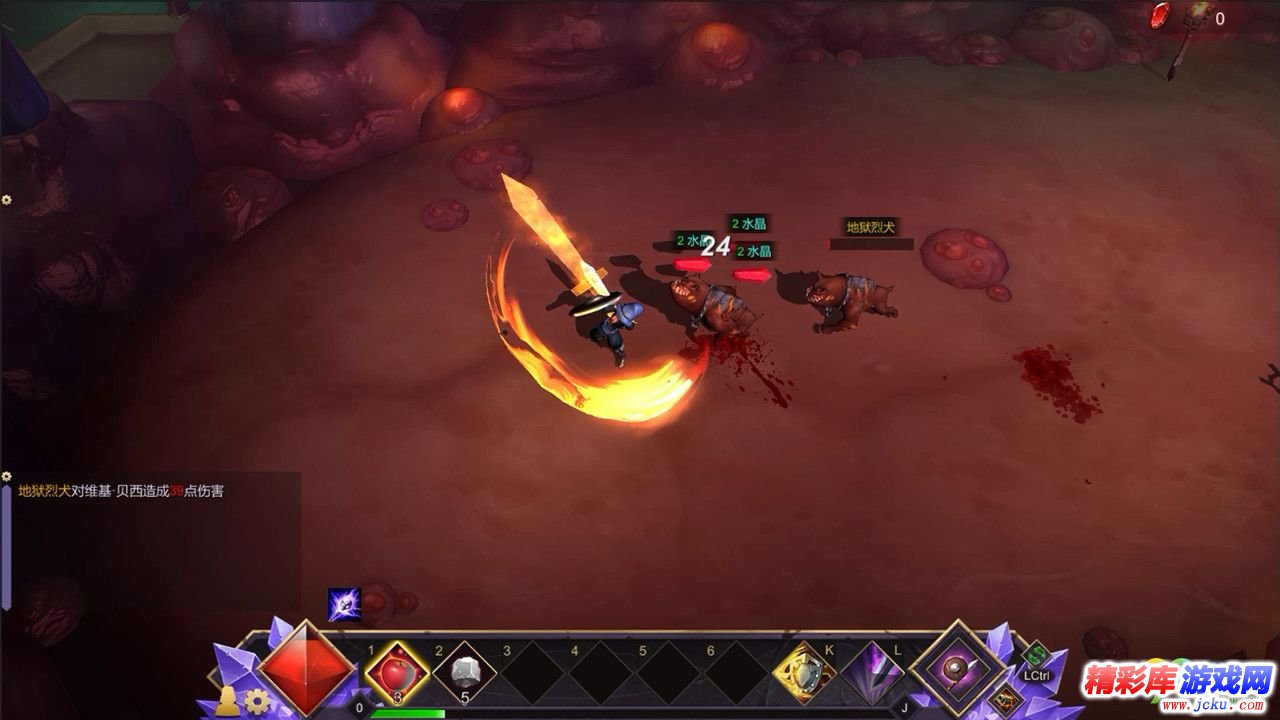
Task: Cast the purple crystal spike skill
Action: pos(871,673)
